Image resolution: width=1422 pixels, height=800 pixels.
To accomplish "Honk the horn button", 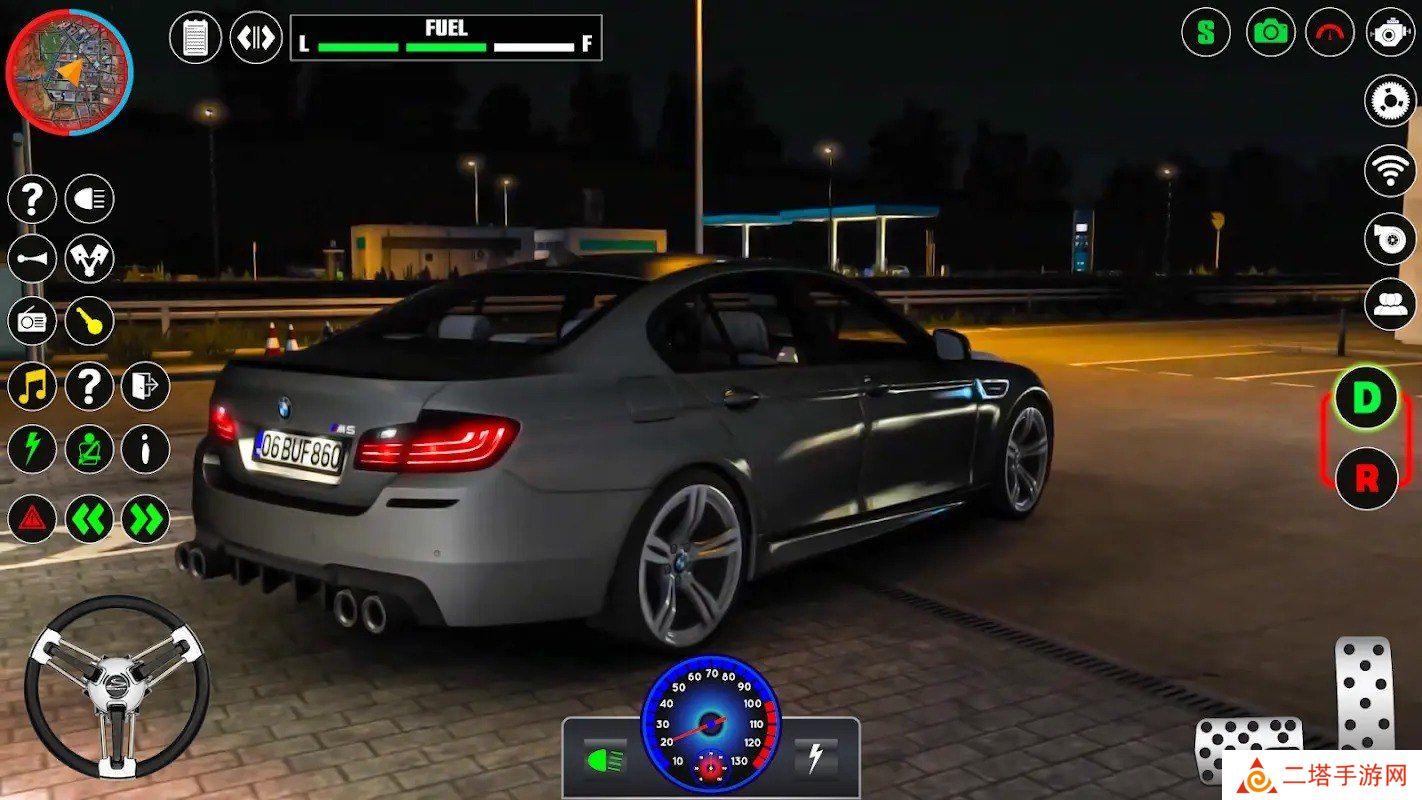I will (32, 259).
